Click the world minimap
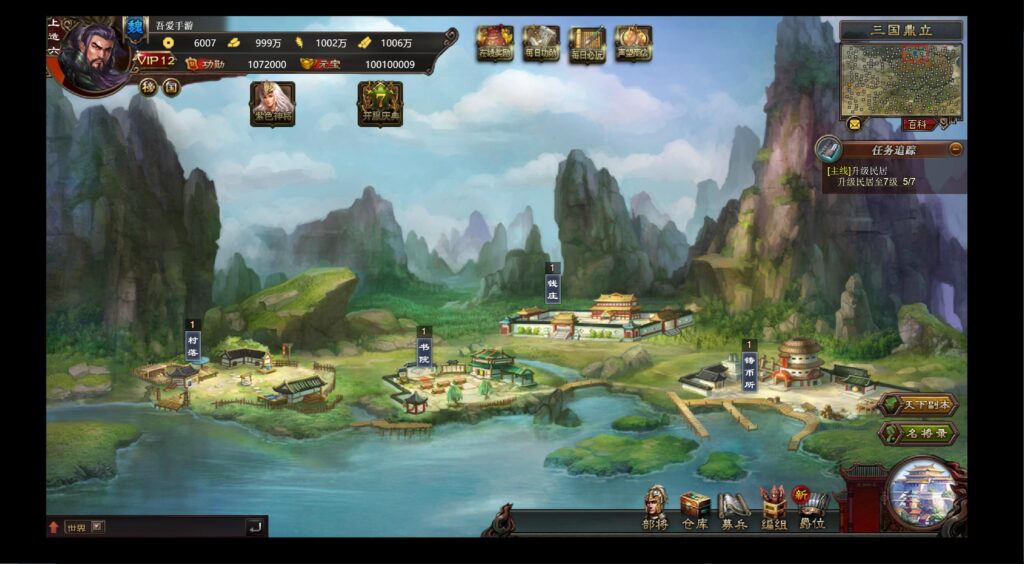 901,79
